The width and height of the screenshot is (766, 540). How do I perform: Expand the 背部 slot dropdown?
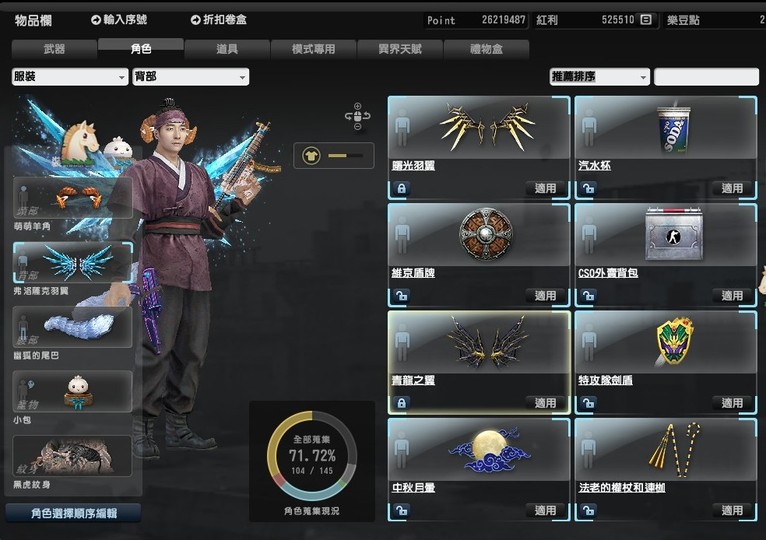[x=190, y=77]
